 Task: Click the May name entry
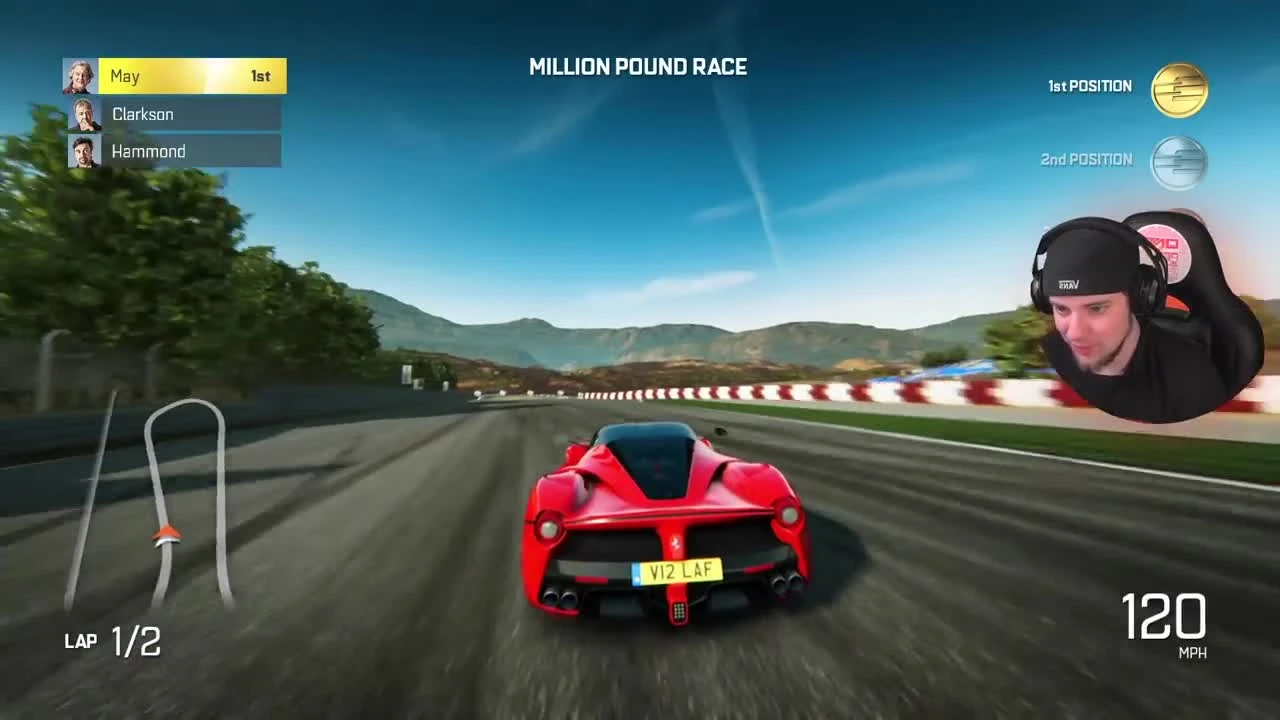126,76
